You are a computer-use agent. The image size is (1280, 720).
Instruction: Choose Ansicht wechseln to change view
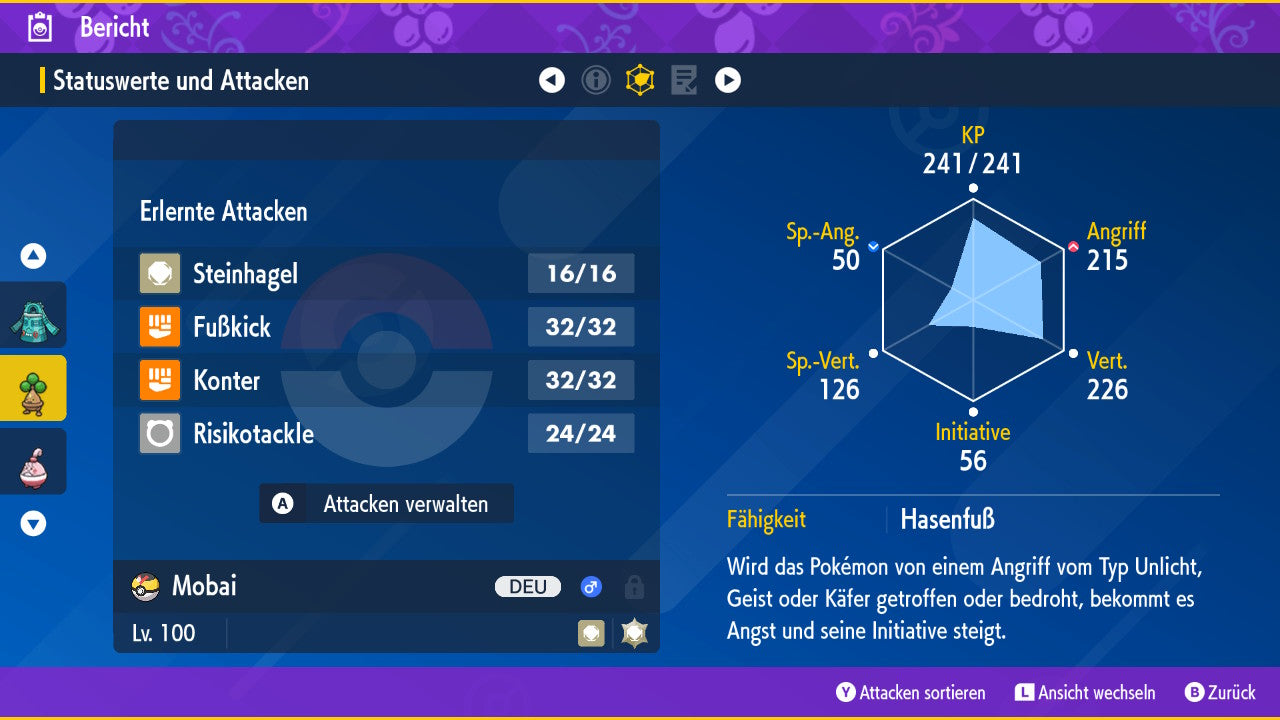click(x=1085, y=692)
